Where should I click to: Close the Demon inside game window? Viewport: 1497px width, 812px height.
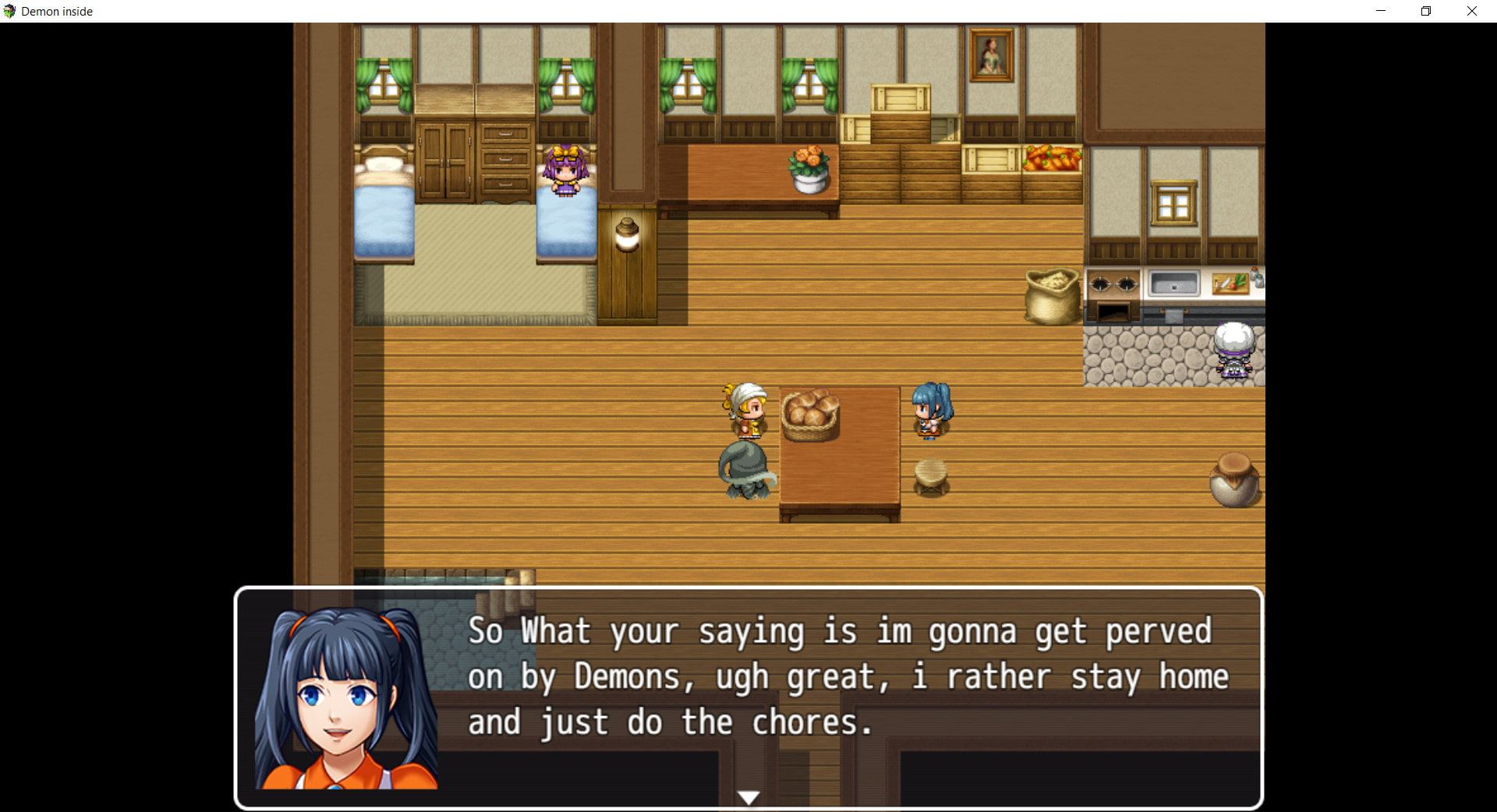point(1471,11)
